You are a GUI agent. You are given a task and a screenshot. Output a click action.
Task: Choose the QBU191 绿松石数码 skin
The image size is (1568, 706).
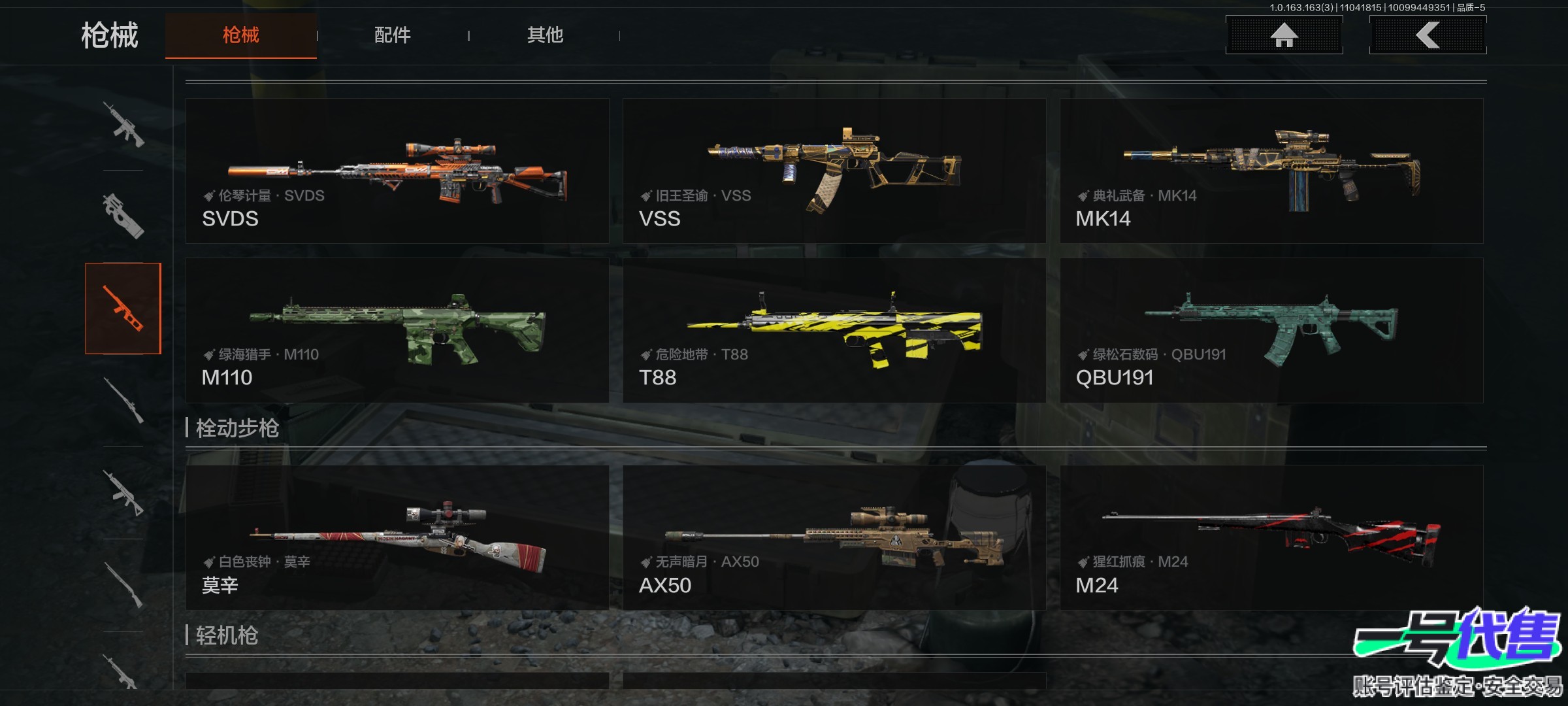(x=1271, y=330)
